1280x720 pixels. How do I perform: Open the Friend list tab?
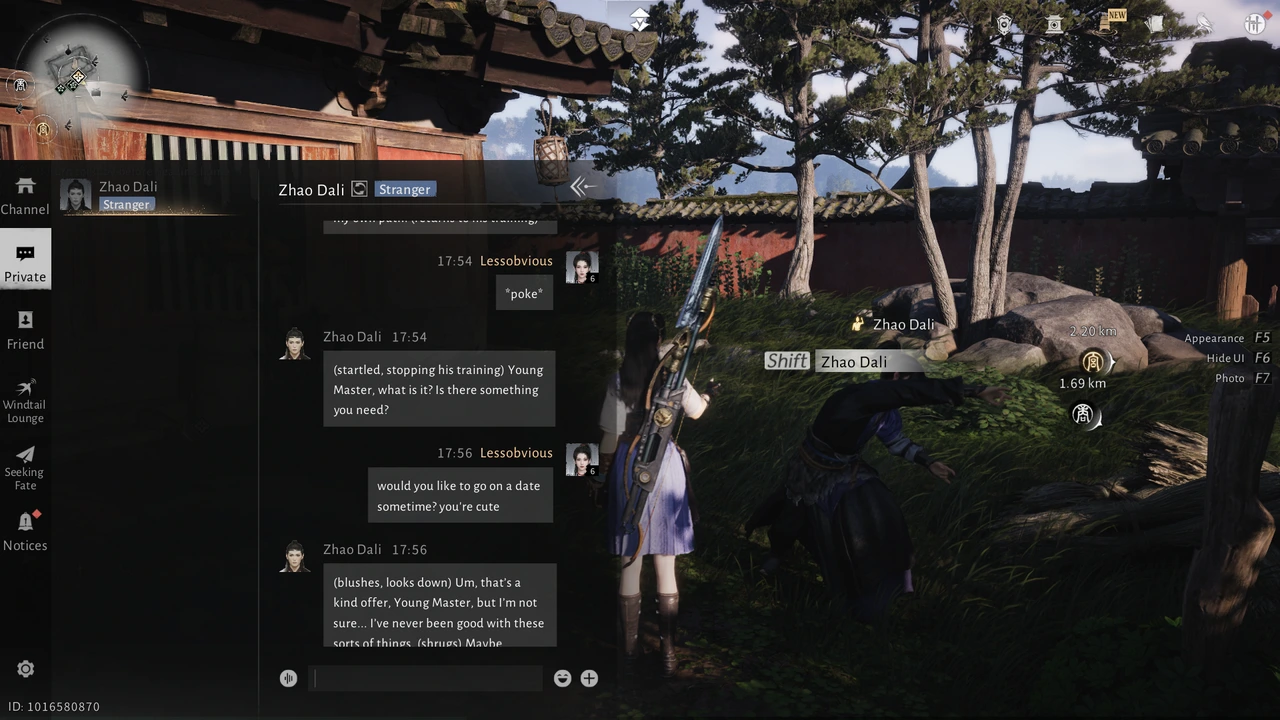(x=25, y=330)
